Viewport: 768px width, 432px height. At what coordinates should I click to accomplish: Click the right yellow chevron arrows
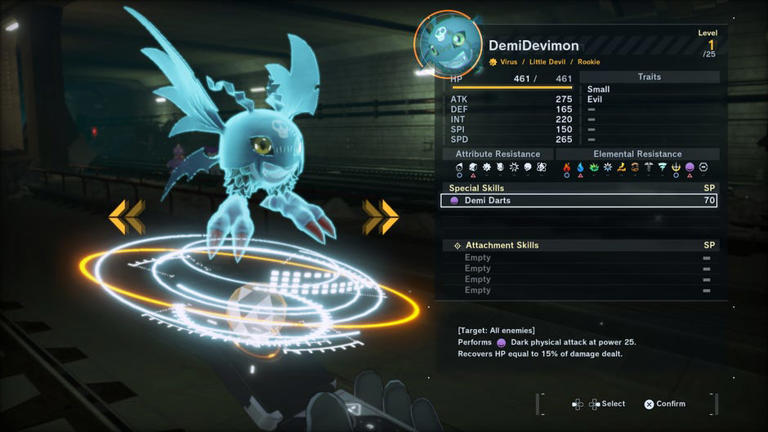tap(380, 215)
